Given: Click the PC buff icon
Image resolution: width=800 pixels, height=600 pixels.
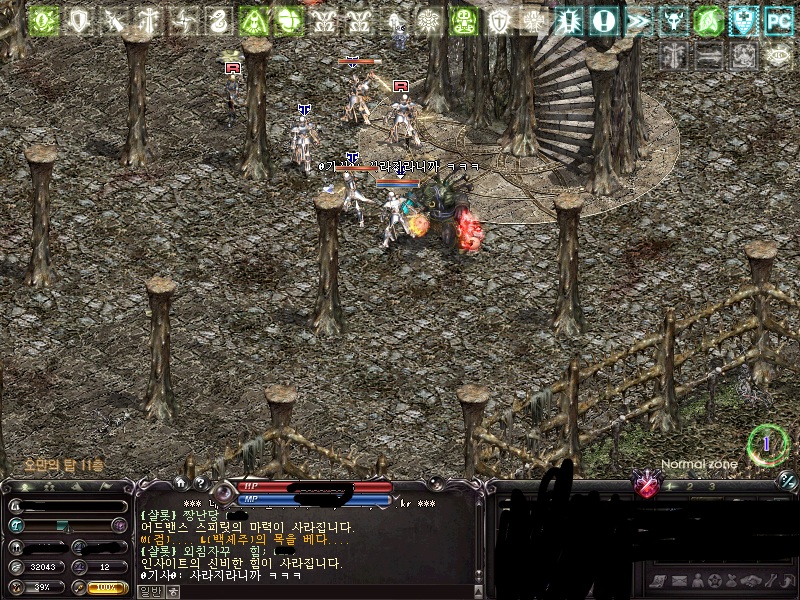Looking at the screenshot, I should coord(778,20).
